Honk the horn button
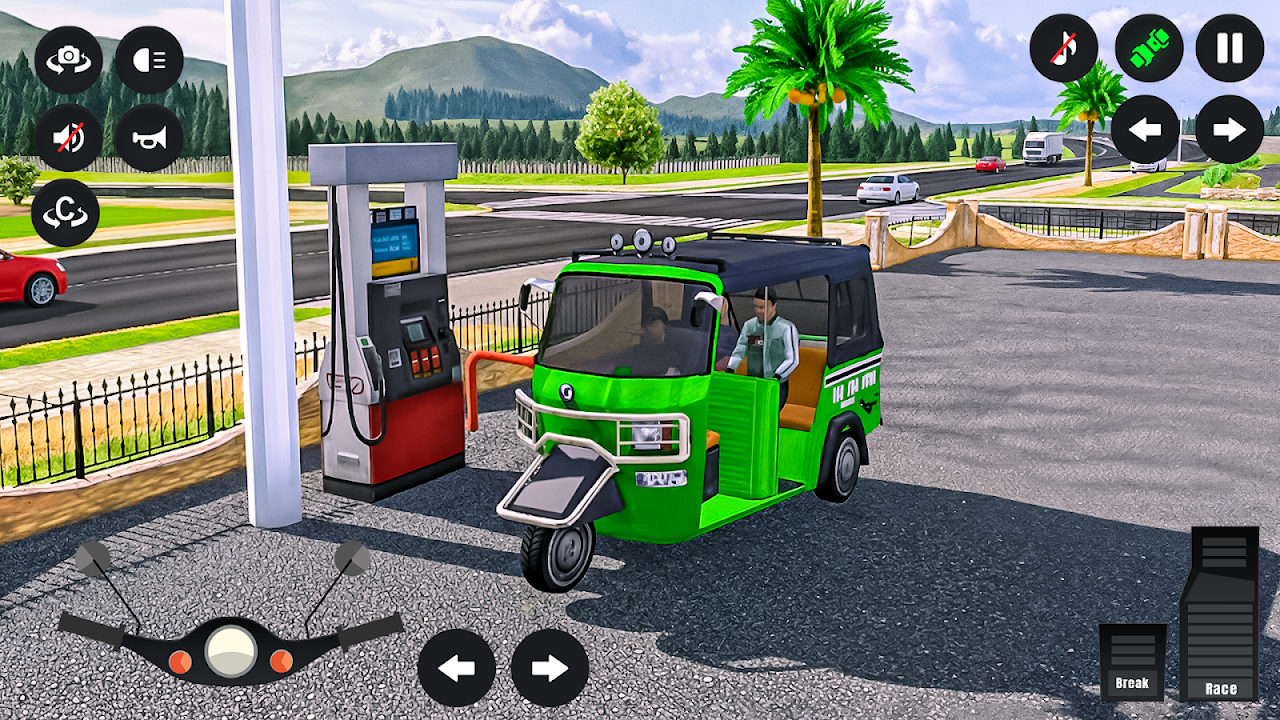 click(x=149, y=138)
